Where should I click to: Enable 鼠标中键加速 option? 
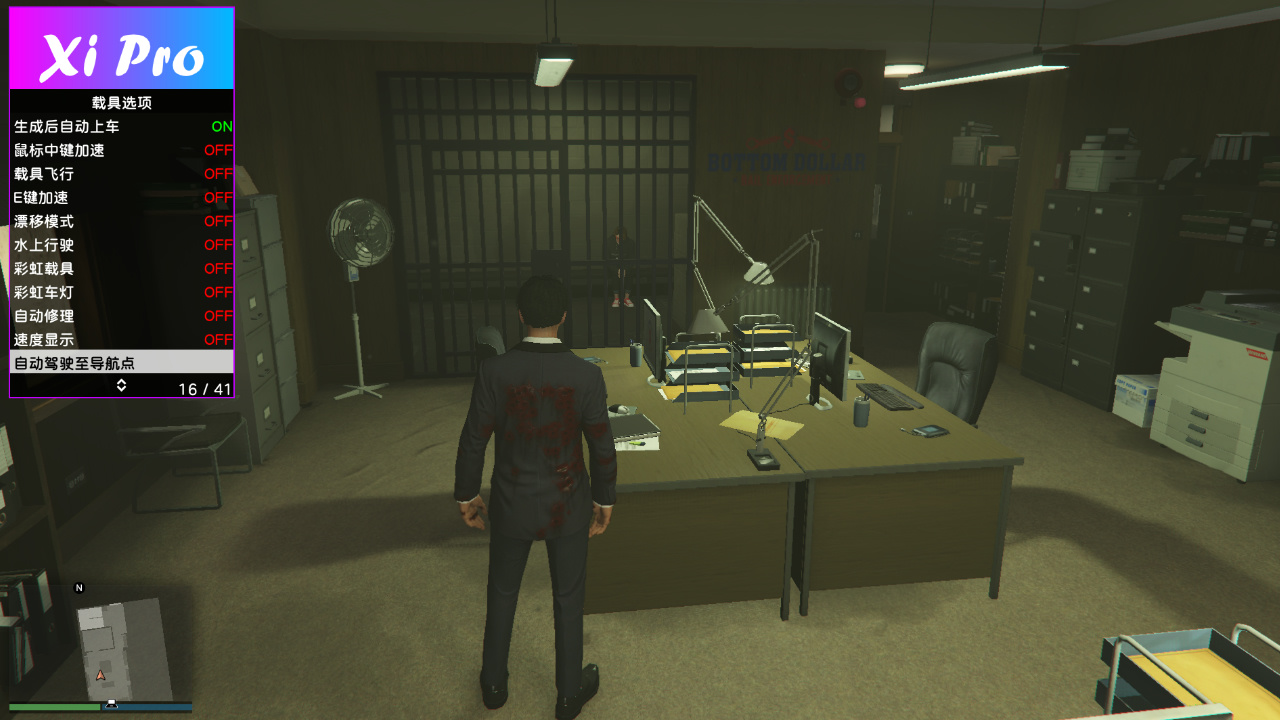[121, 151]
